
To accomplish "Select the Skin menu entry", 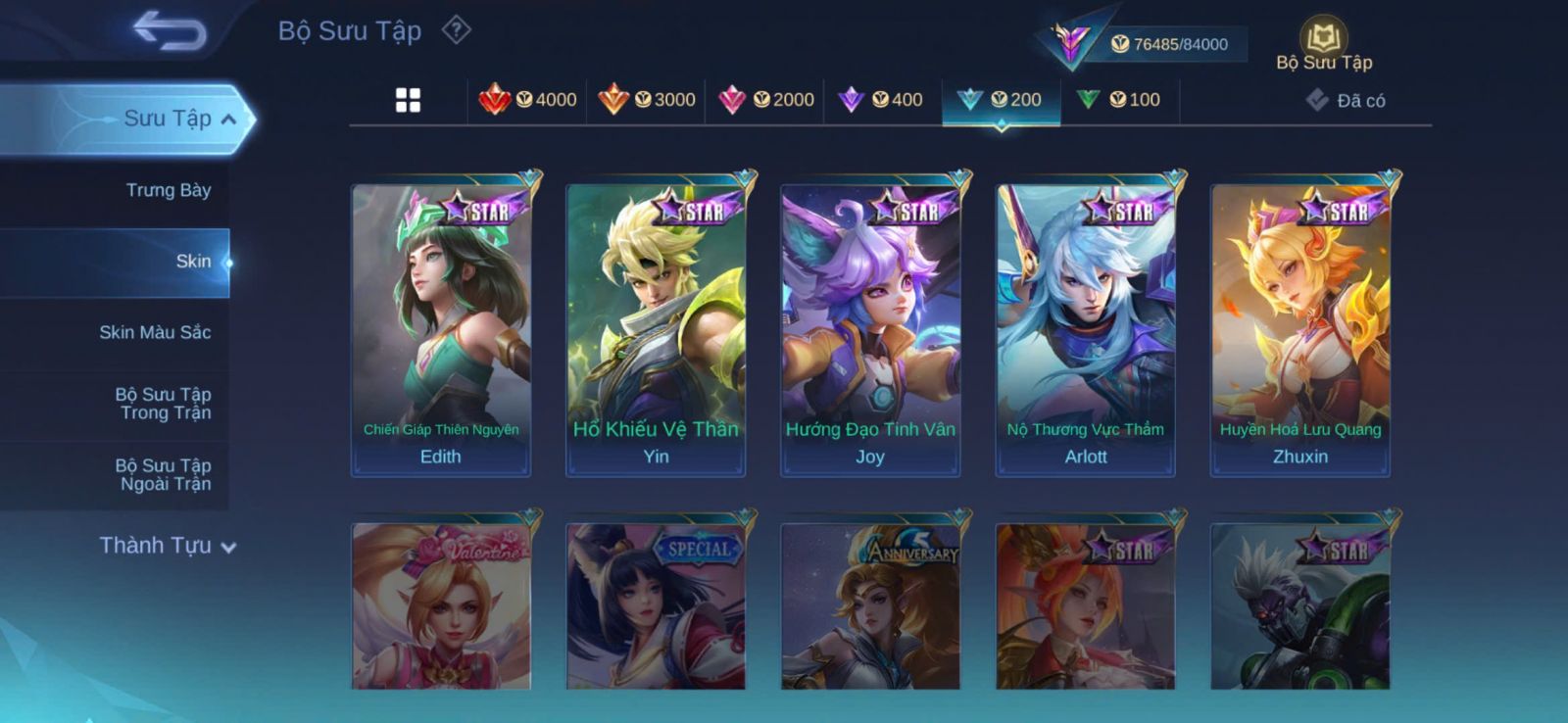I will [x=193, y=262].
